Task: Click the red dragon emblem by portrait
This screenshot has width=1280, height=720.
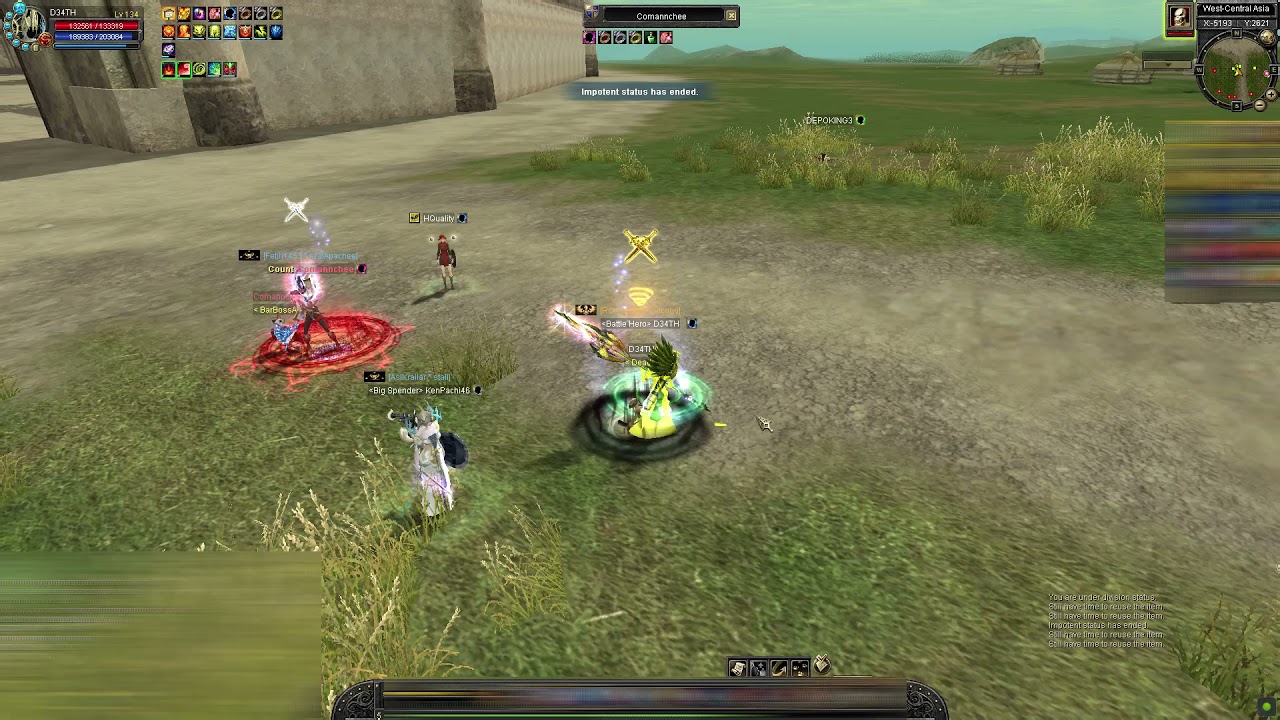Action: 45,41
